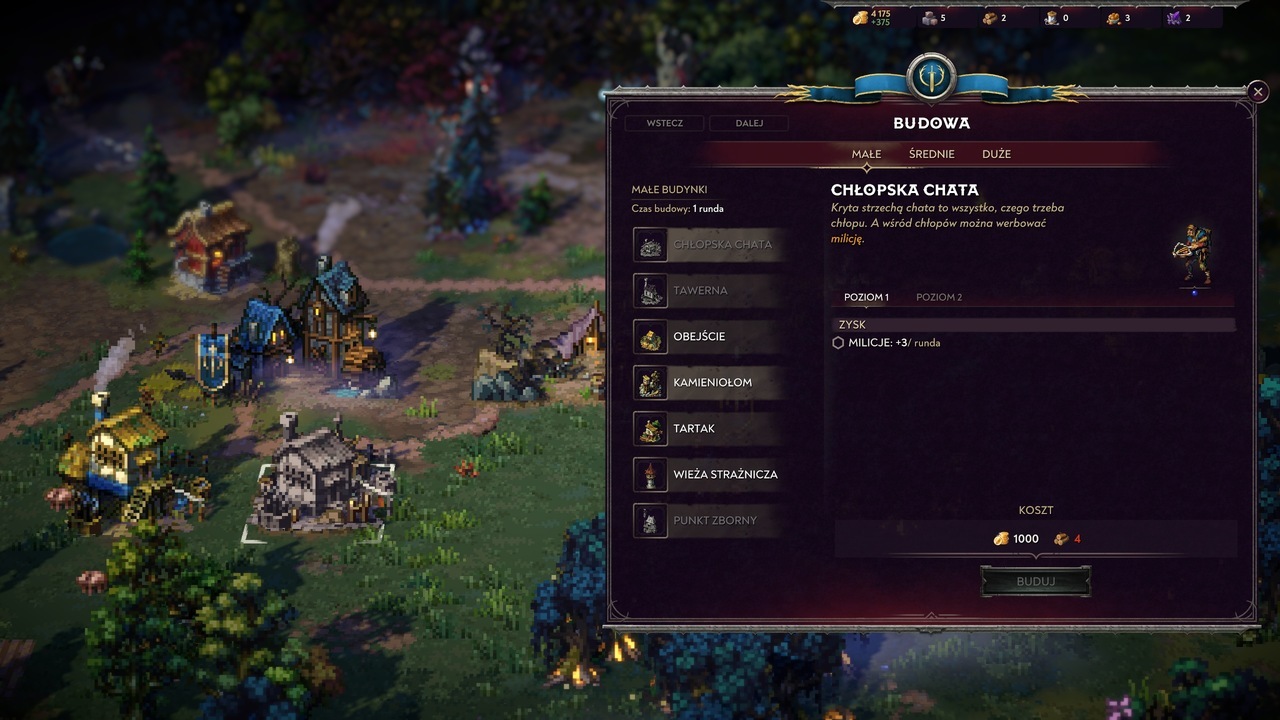This screenshot has height=720, width=1280.
Task: Click the Buduj build button
Action: point(1035,581)
